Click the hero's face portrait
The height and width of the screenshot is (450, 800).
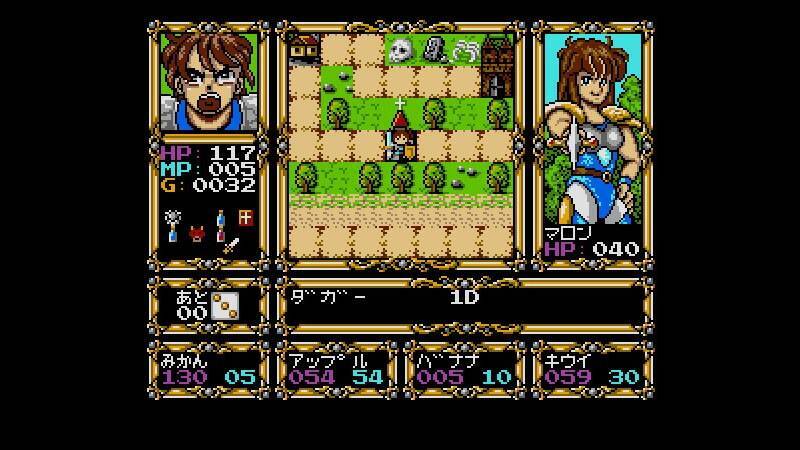coord(208,84)
